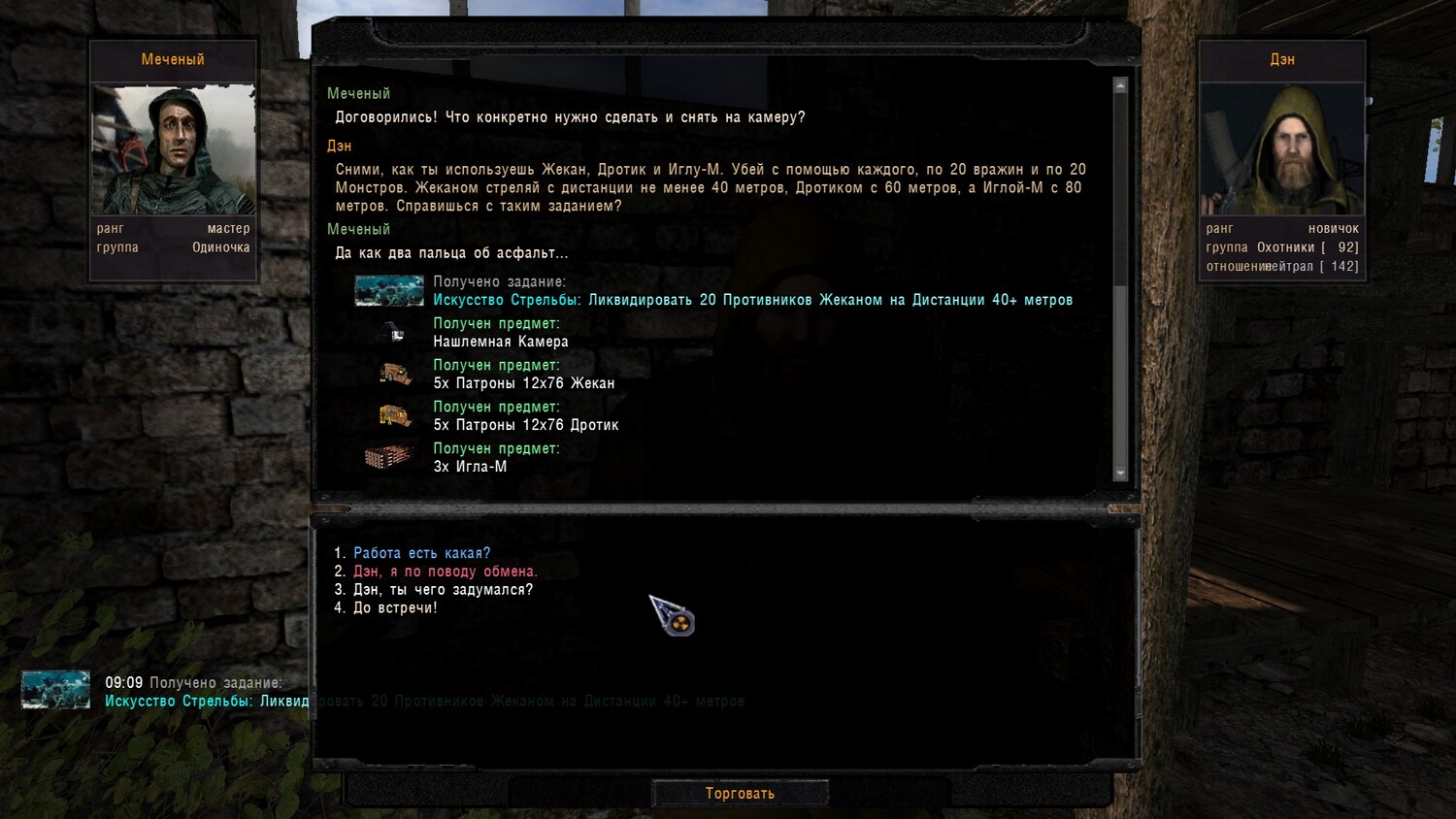Choose "Дэн, я по поводу обмена." reply
1456x819 pixels.
tap(445, 572)
